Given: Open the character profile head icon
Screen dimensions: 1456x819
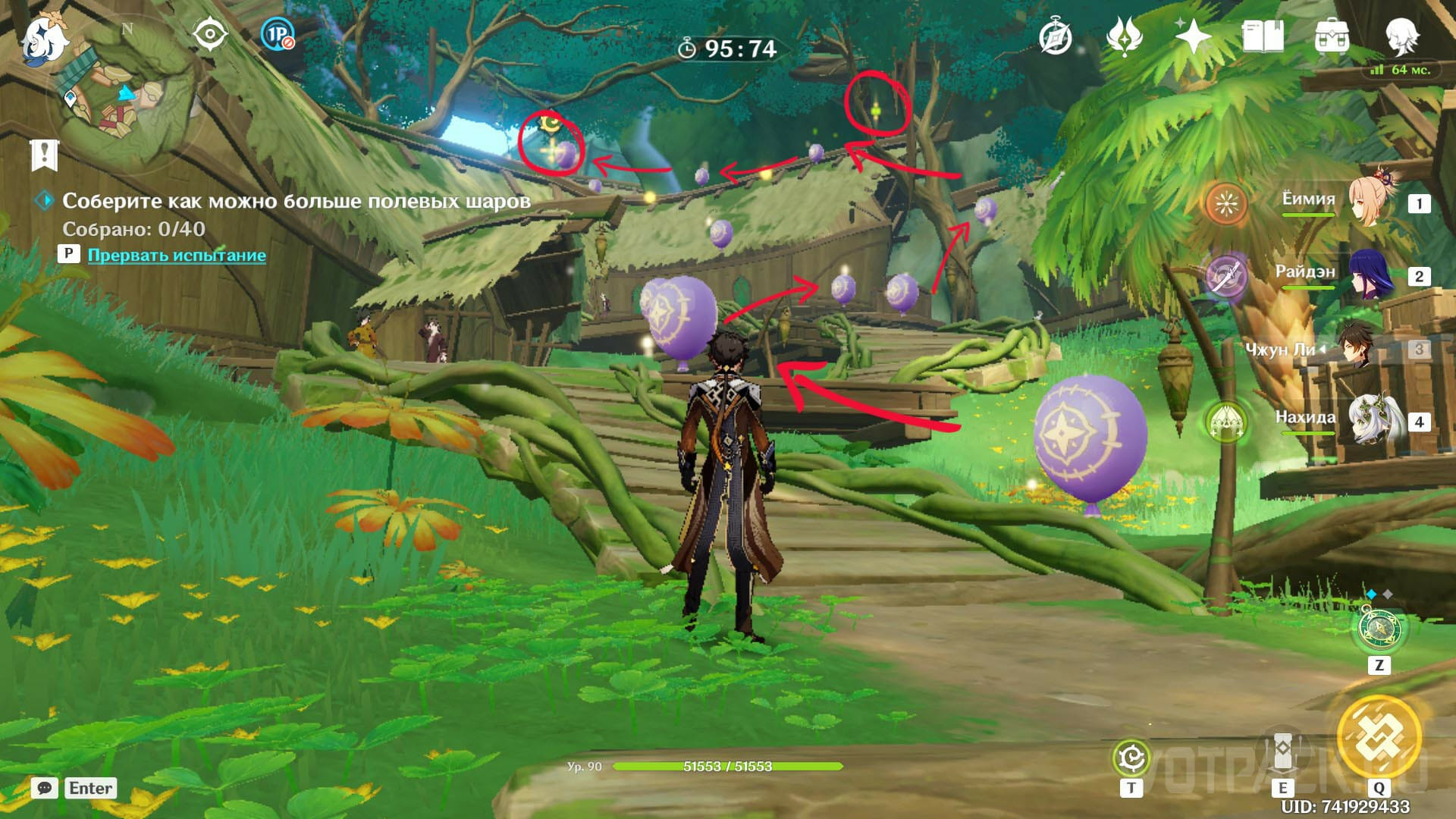Looking at the screenshot, I should pyautogui.click(x=1401, y=36).
